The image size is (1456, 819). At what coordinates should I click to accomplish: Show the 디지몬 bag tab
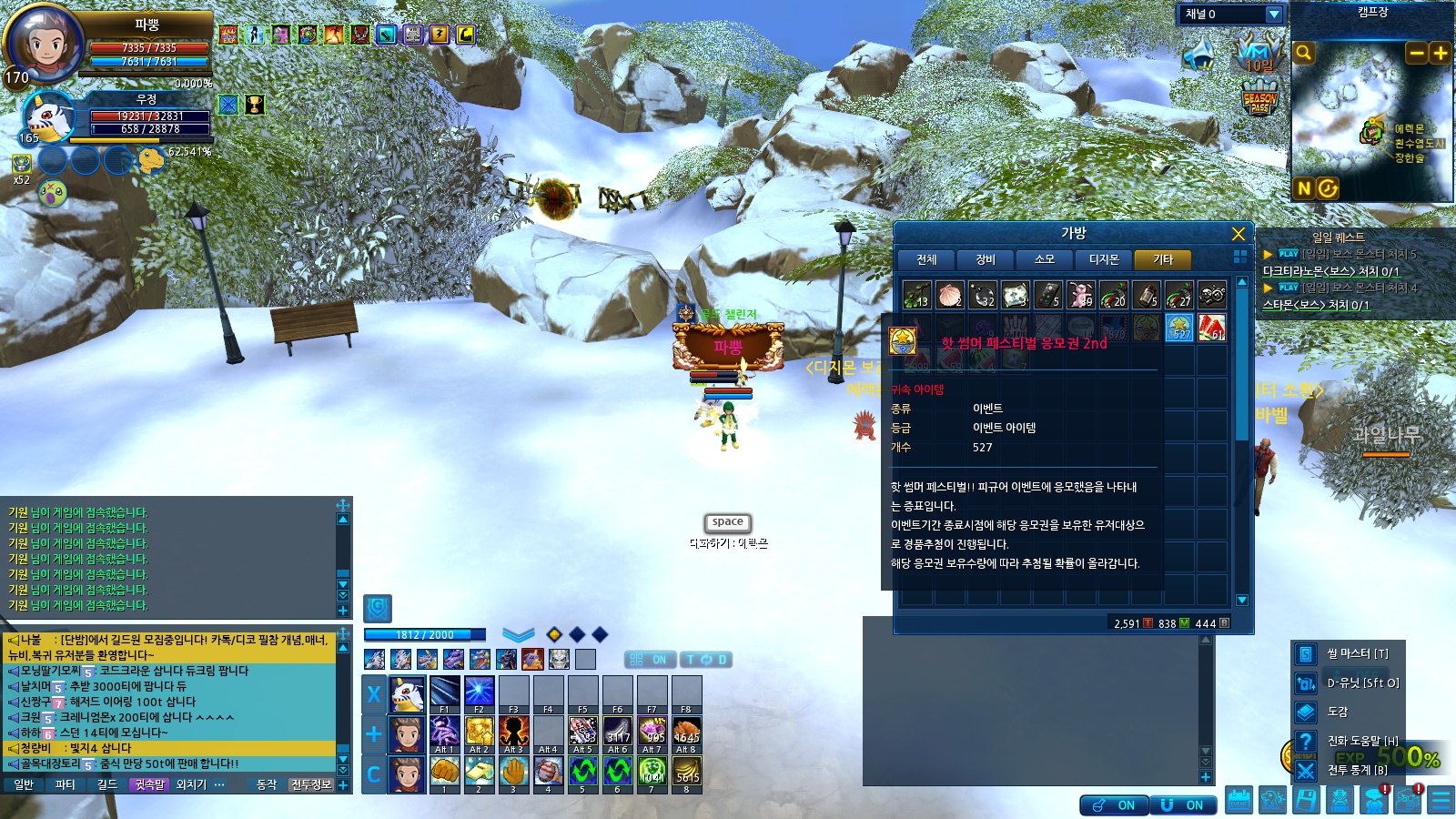click(1104, 259)
